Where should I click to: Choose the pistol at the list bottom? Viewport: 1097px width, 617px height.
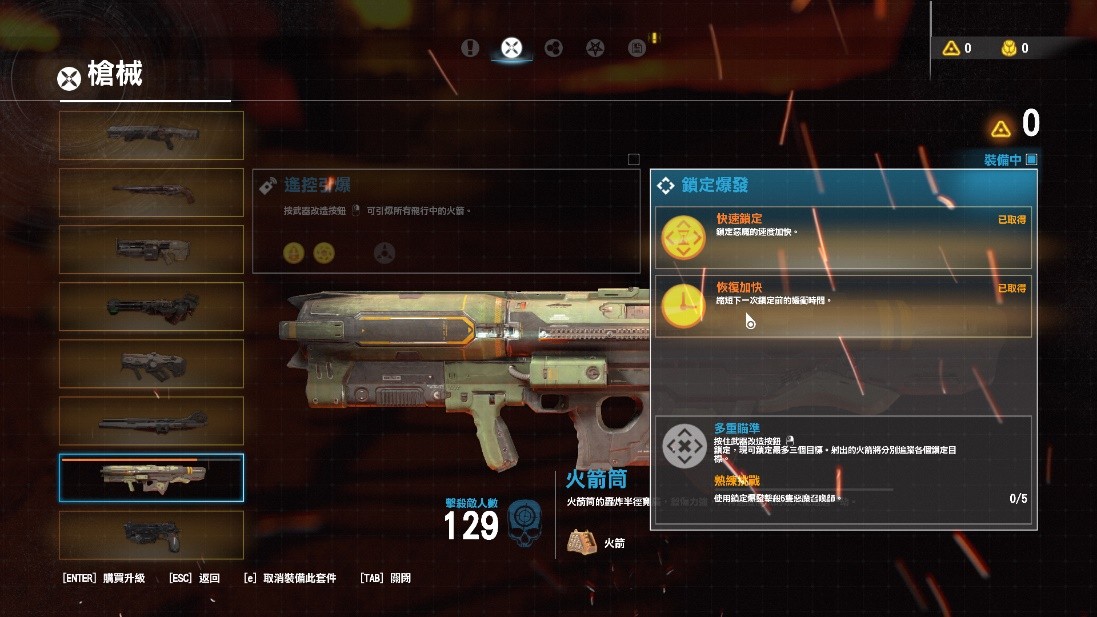tap(151, 535)
